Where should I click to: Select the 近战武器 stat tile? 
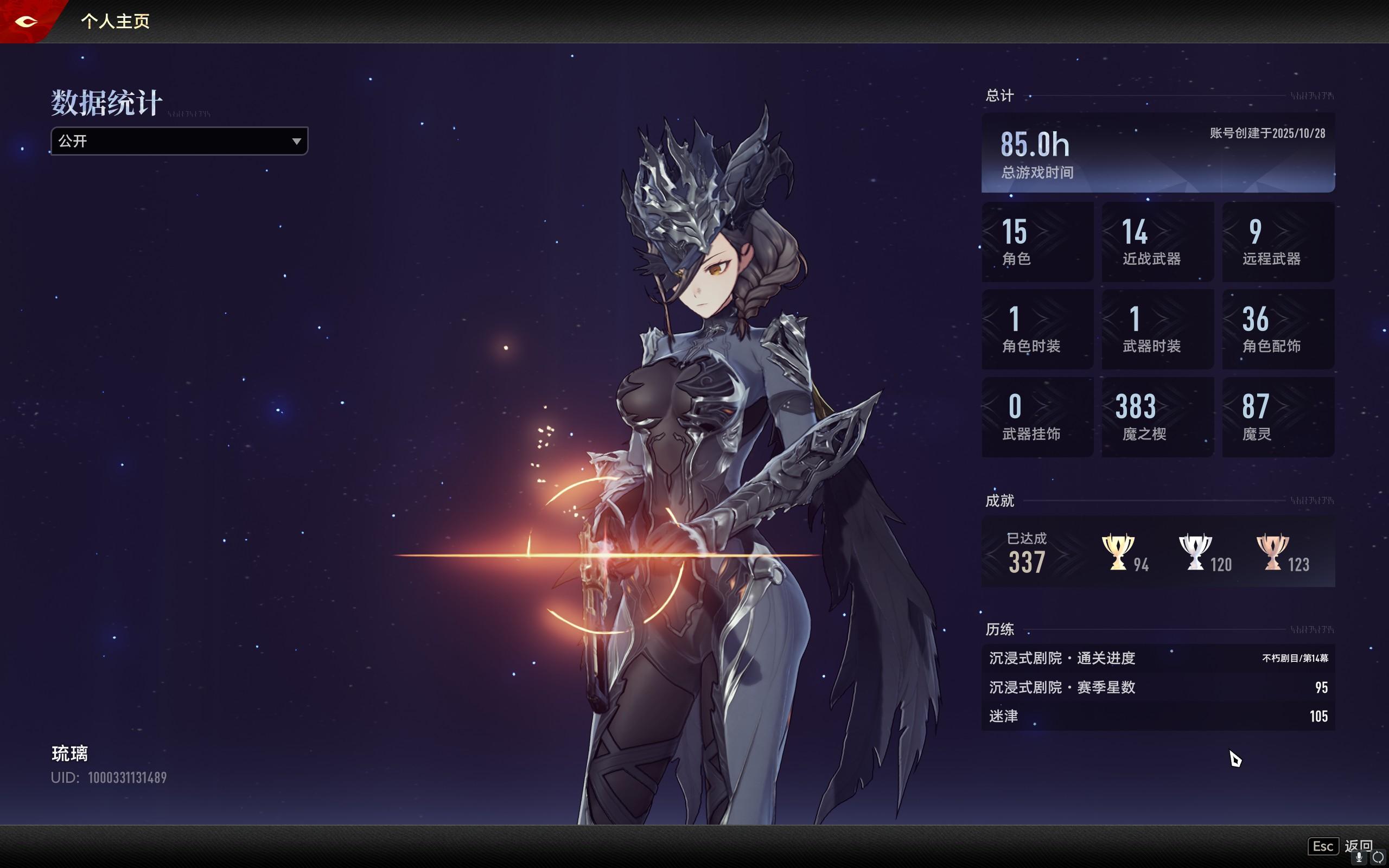coord(1157,242)
